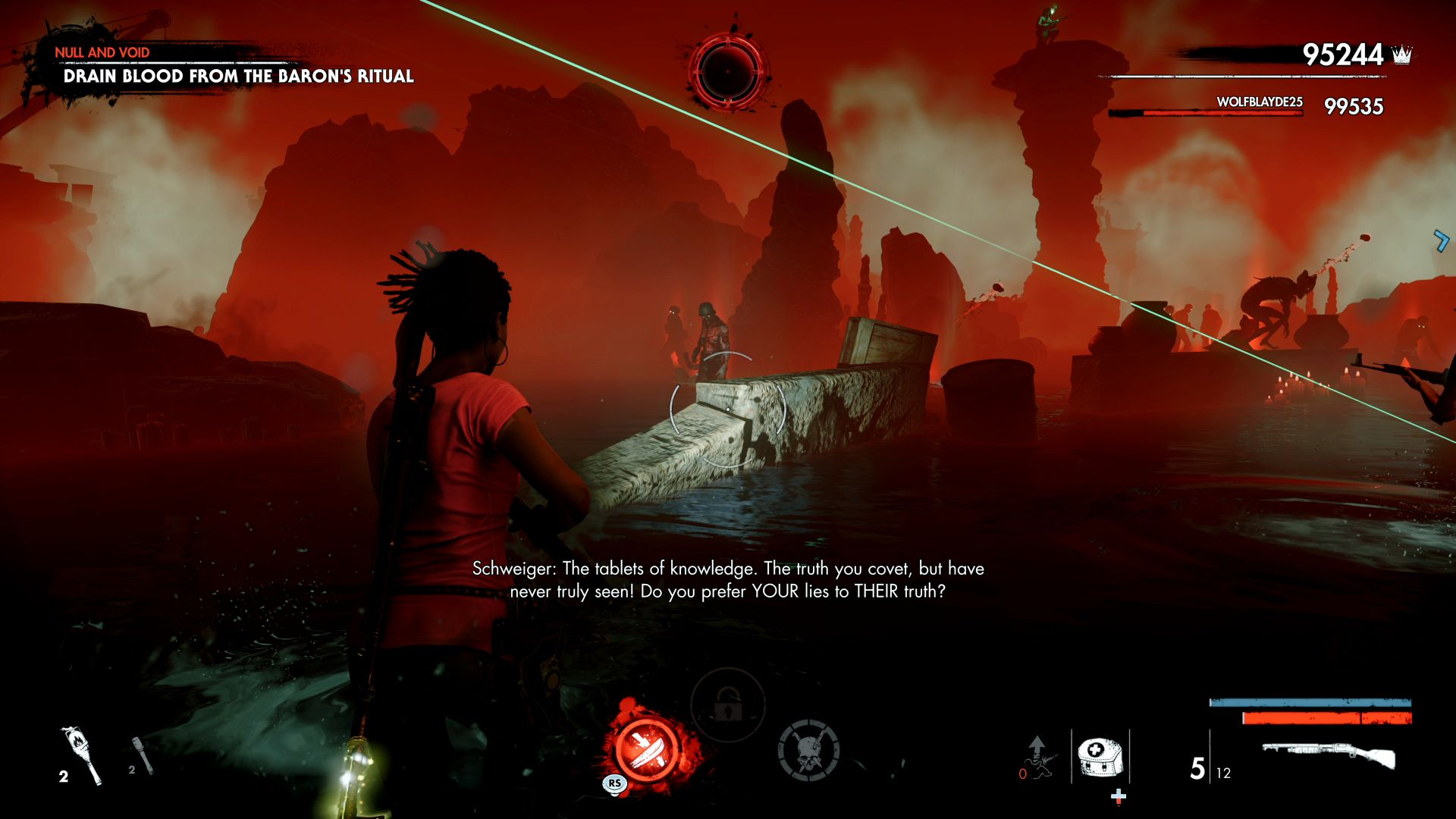Click the crown icon beside the top score
The height and width of the screenshot is (819, 1456).
pyautogui.click(x=1402, y=55)
